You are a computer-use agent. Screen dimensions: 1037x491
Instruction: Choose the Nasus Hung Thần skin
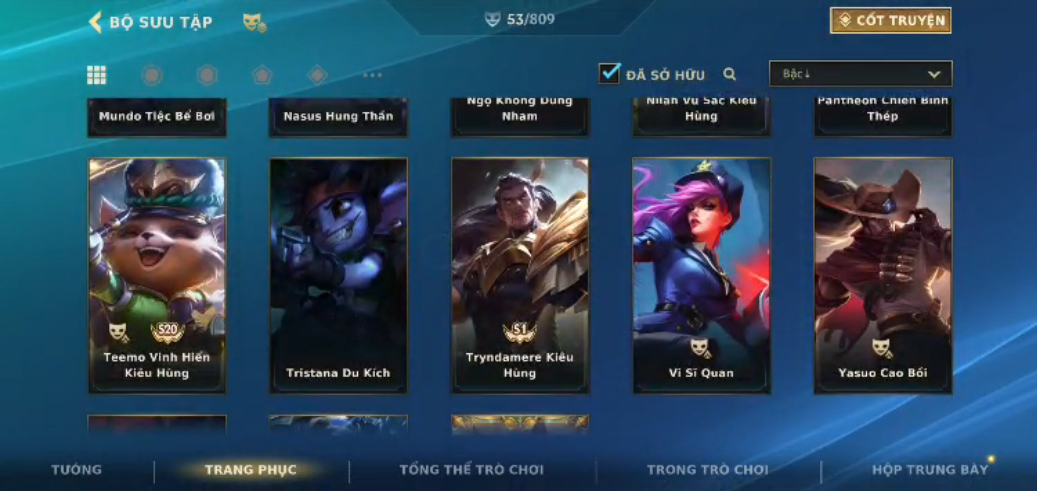pos(338,116)
